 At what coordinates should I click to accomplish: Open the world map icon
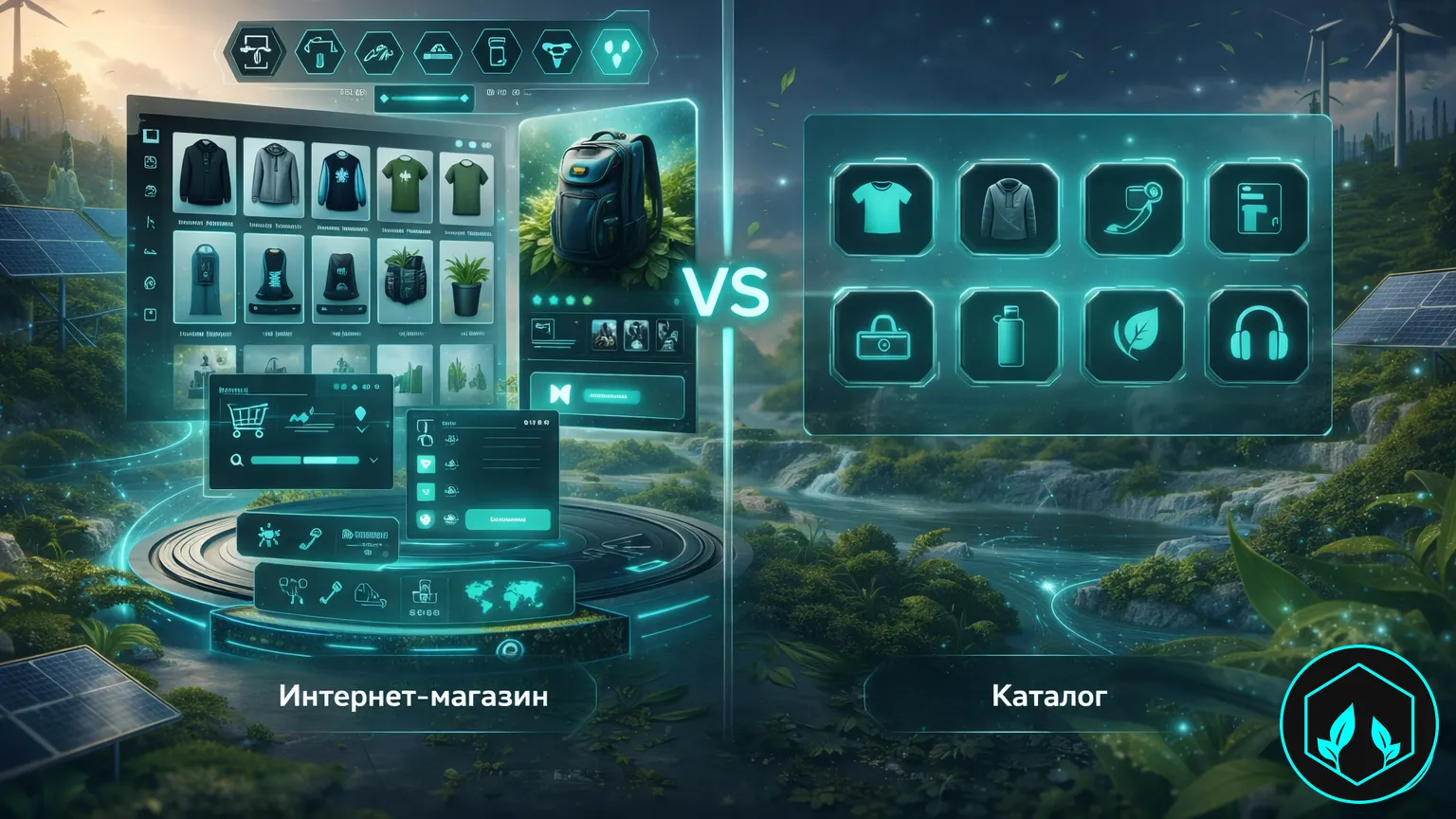[x=502, y=595]
